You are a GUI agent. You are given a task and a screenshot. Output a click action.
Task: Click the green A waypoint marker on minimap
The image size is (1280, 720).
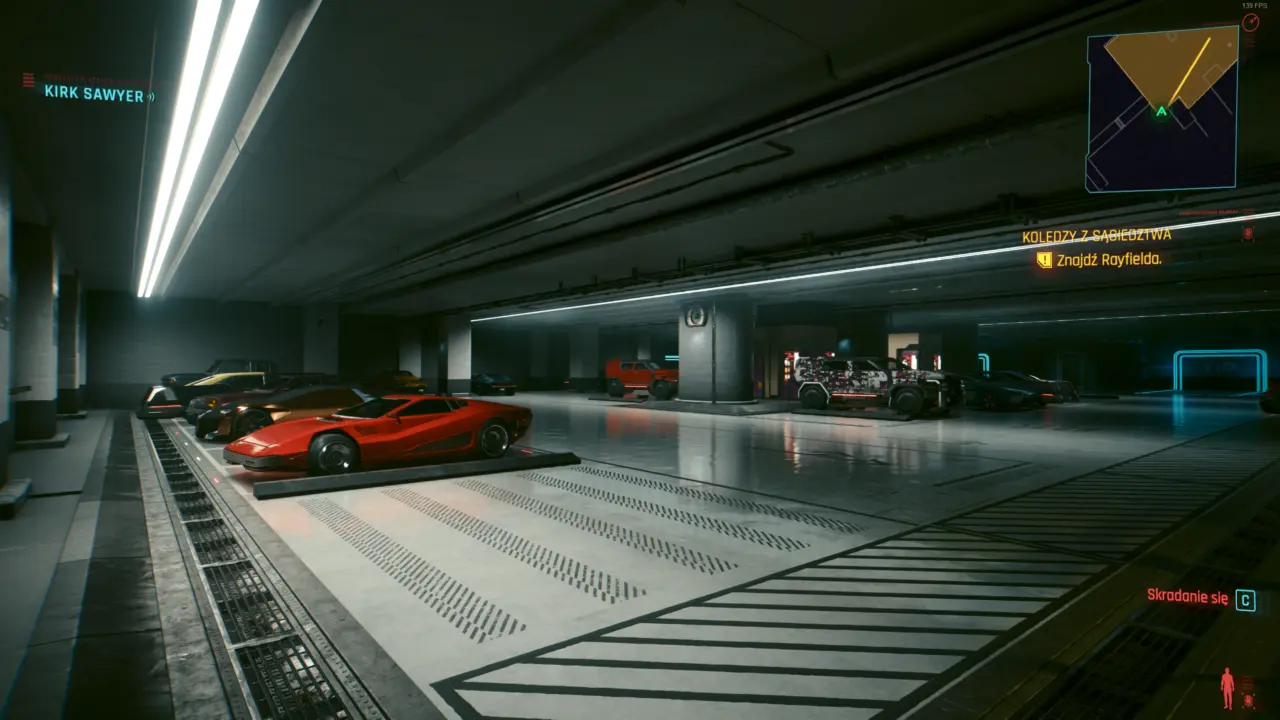coord(1160,112)
